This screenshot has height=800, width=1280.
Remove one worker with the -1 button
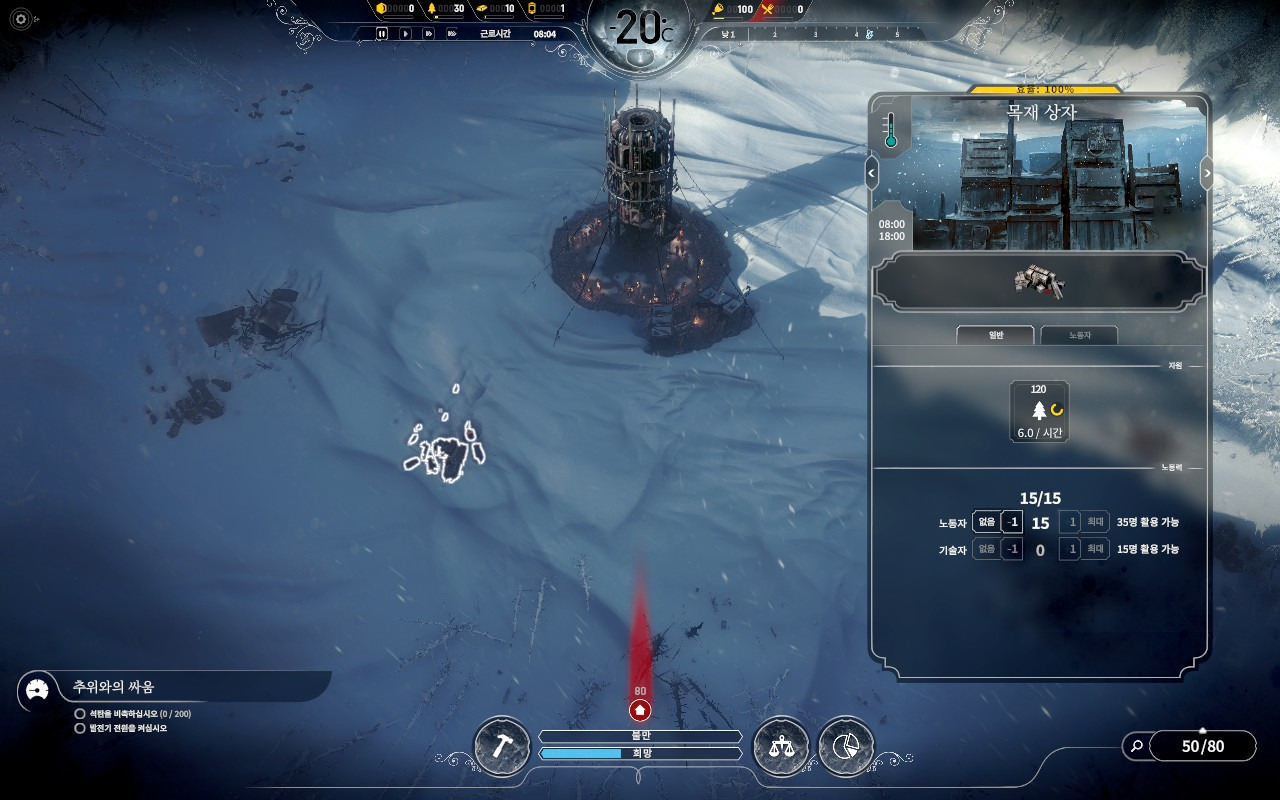1012,522
